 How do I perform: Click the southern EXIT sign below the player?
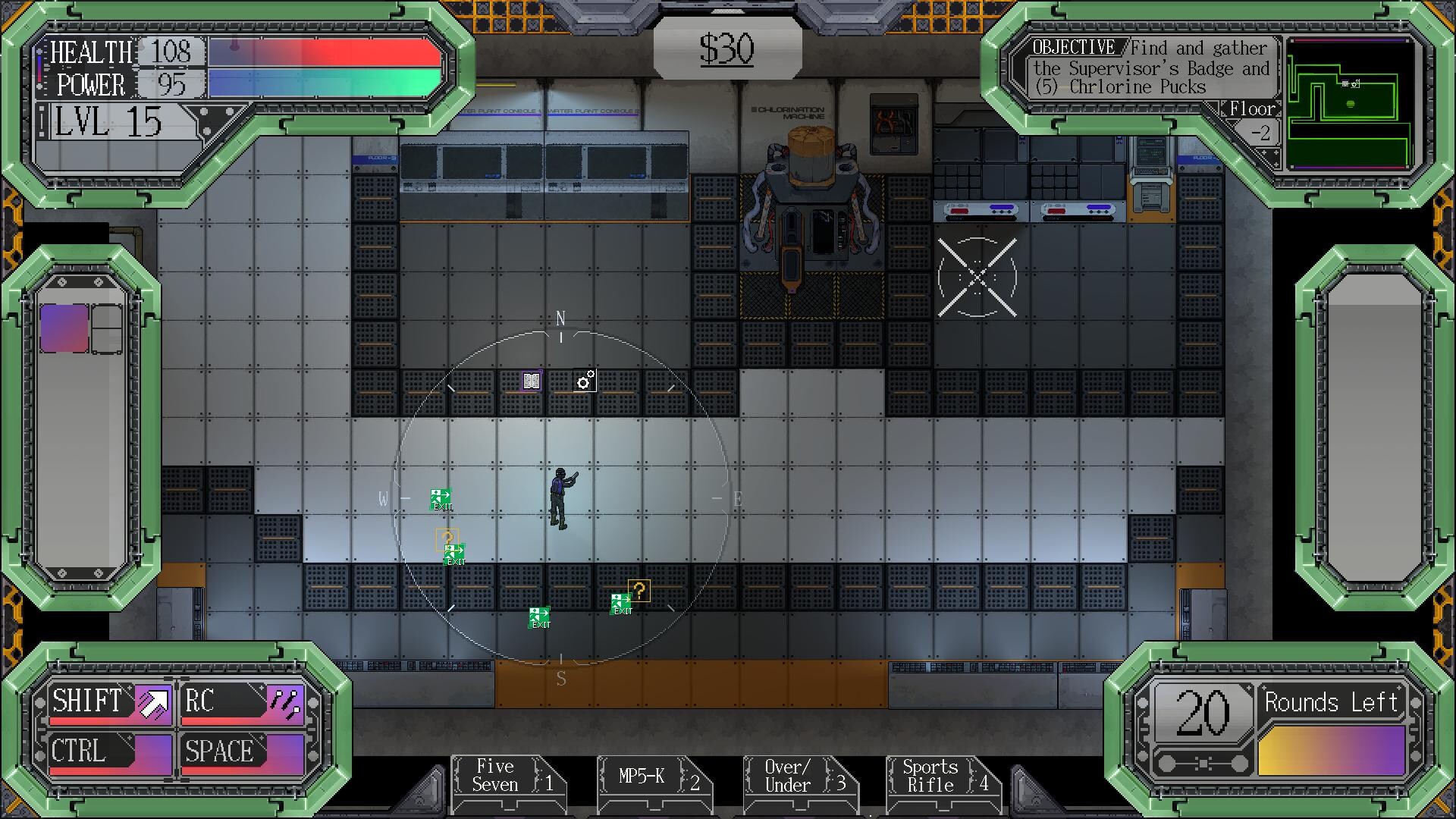pyautogui.click(x=539, y=616)
